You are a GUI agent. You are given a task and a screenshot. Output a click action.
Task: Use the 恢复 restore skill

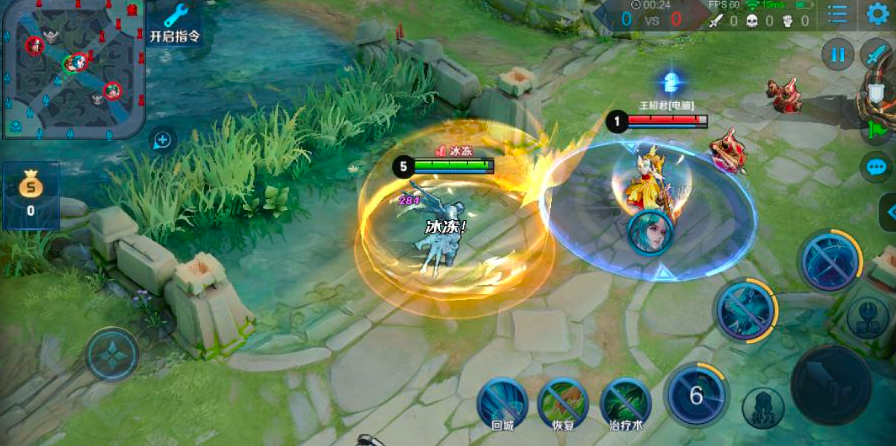coord(563,403)
